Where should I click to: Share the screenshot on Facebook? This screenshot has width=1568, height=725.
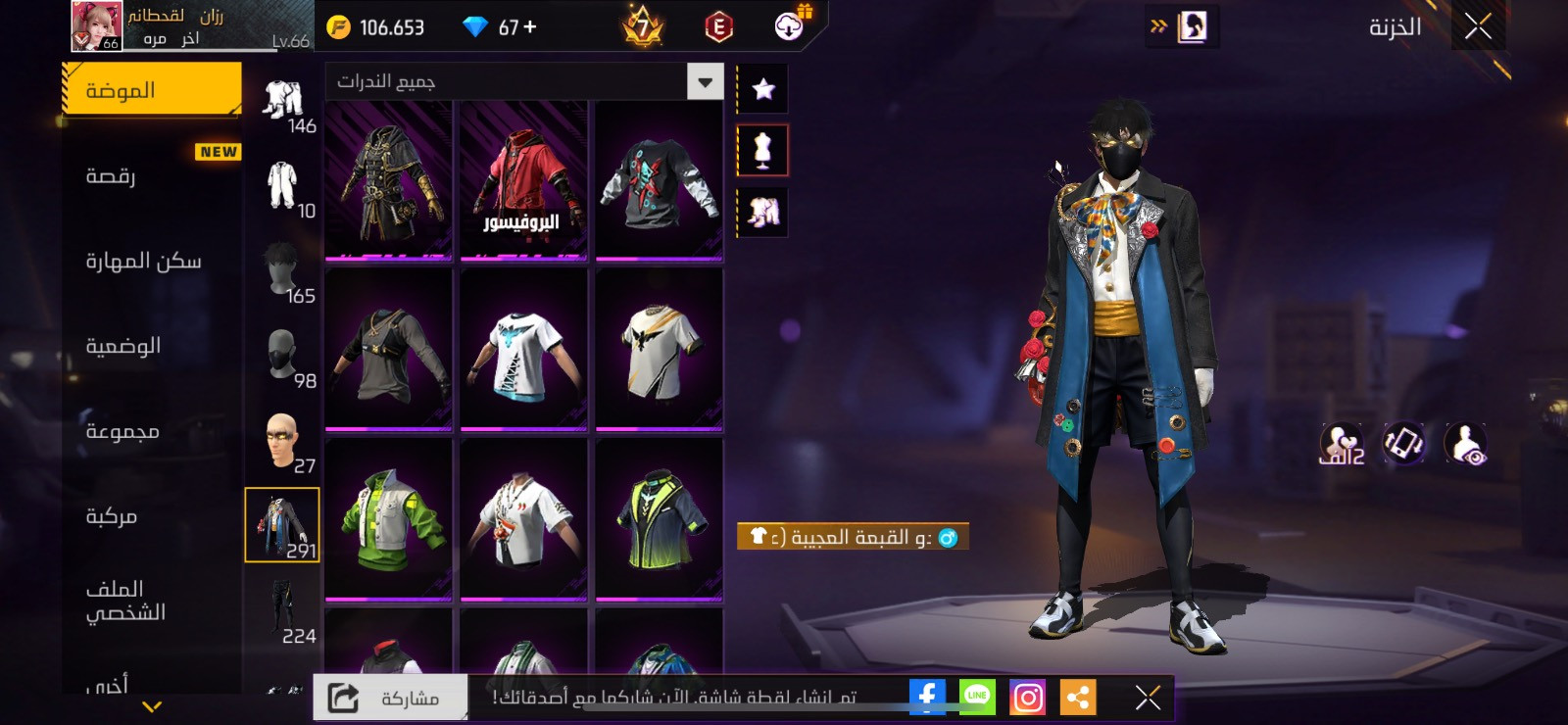tap(926, 697)
